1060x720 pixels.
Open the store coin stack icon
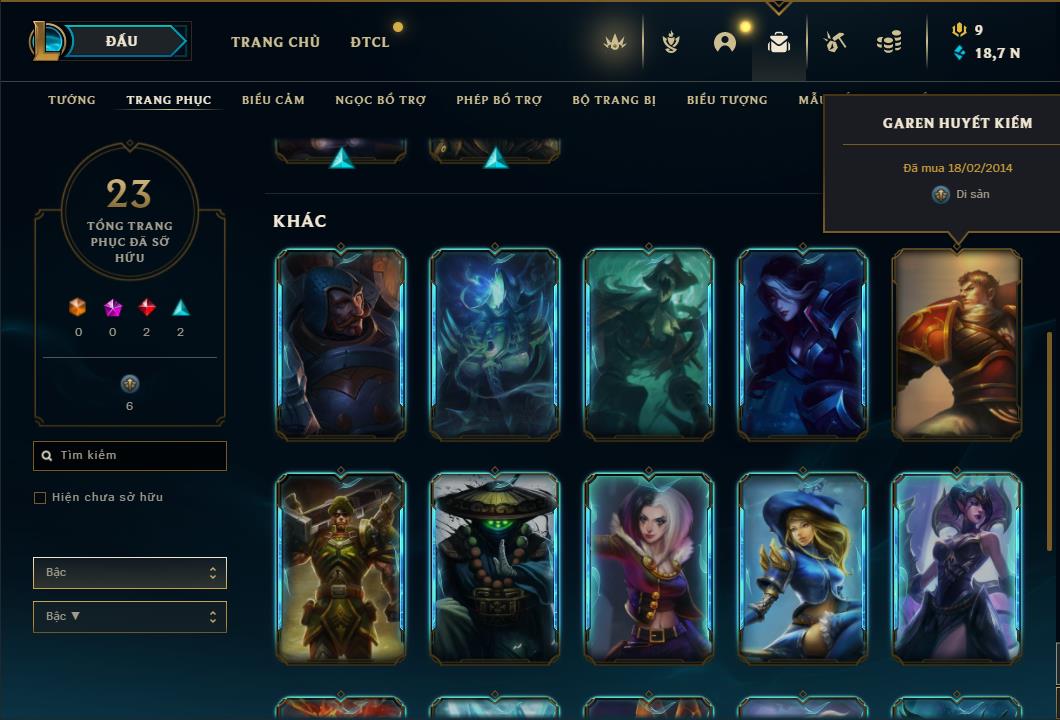tap(888, 42)
